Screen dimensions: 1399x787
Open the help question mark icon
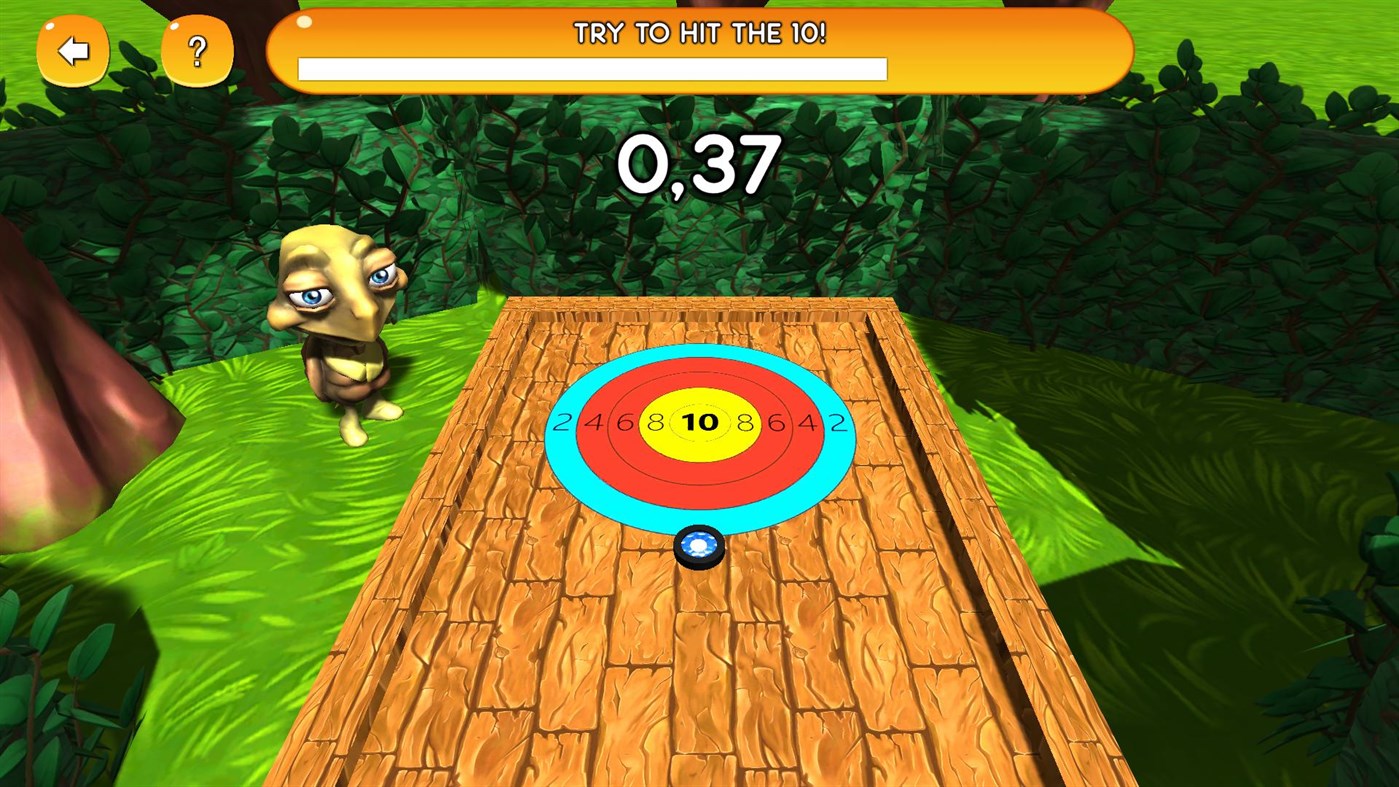(196, 50)
